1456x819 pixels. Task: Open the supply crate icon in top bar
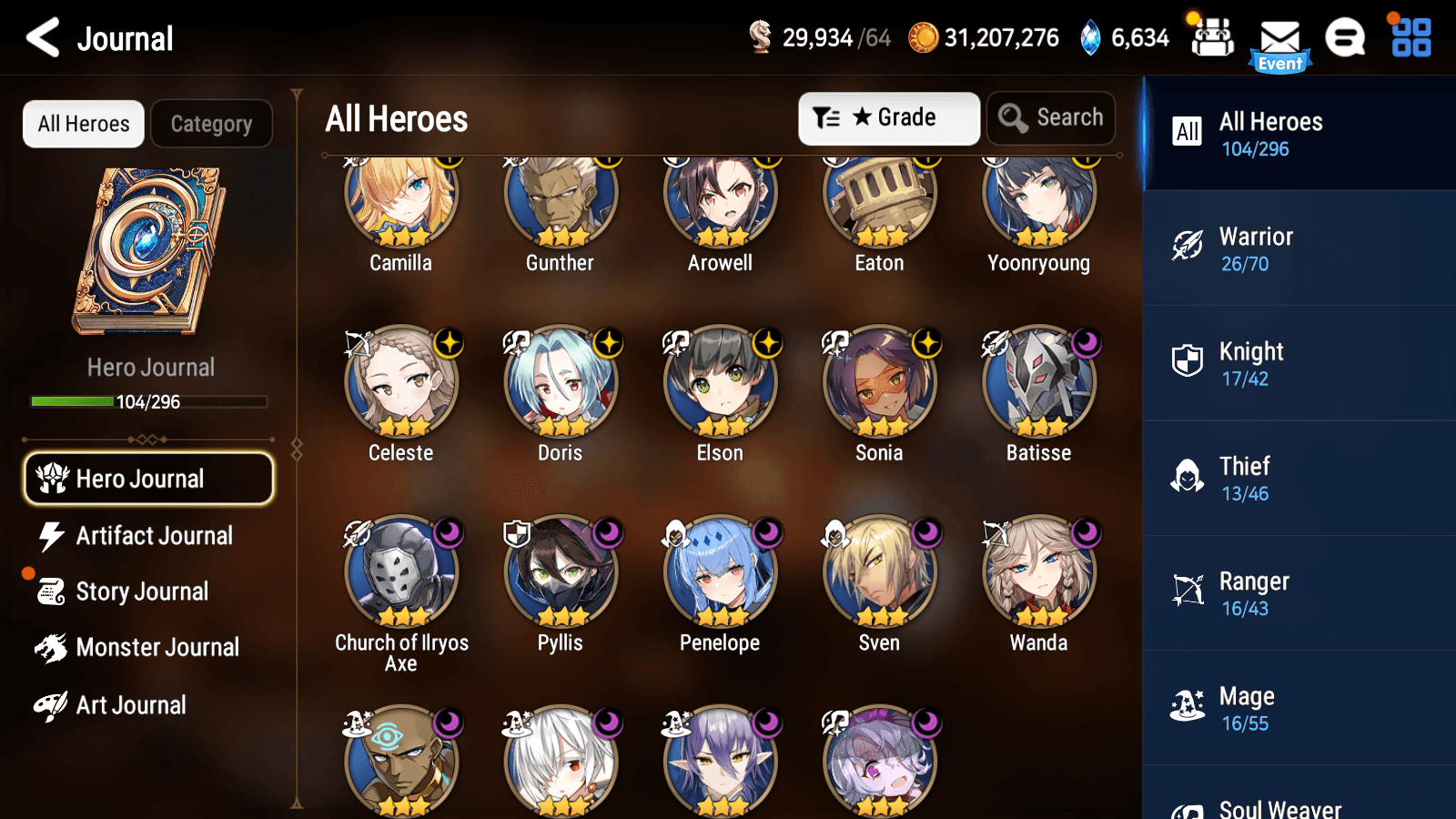pyautogui.click(x=1213, y=38)
